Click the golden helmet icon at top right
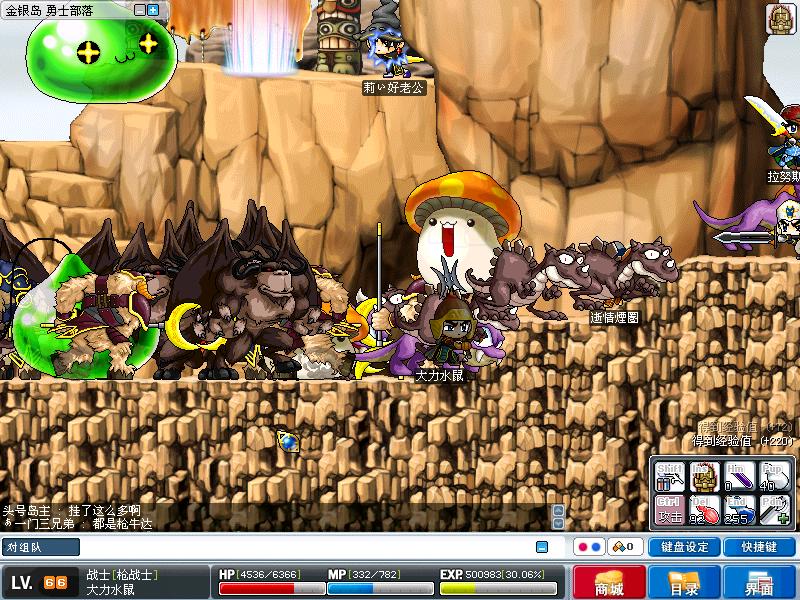Screen dimensions: 800x600 pos(780,18)
